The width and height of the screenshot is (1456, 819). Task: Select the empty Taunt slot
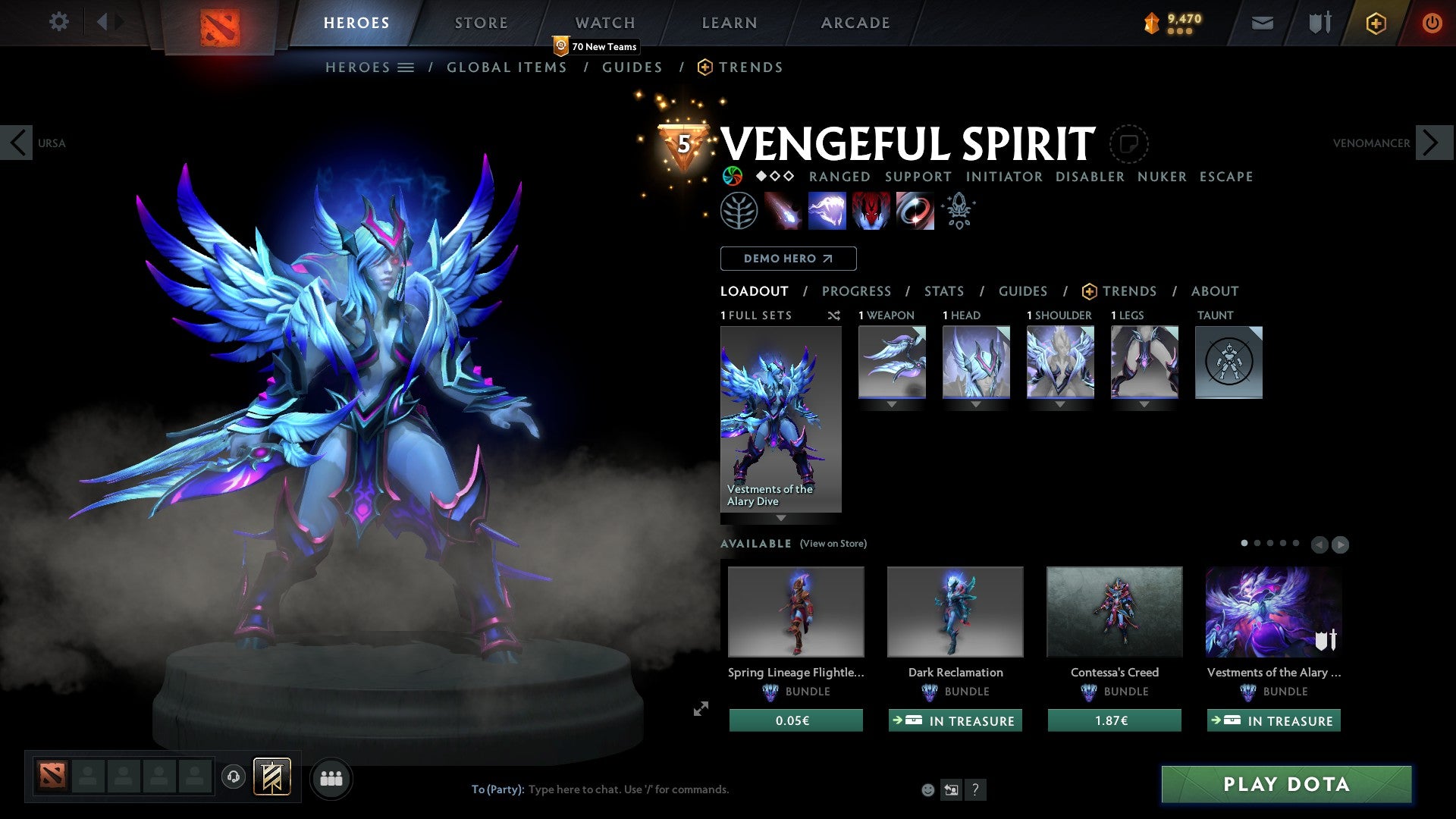click(1228, 362)
